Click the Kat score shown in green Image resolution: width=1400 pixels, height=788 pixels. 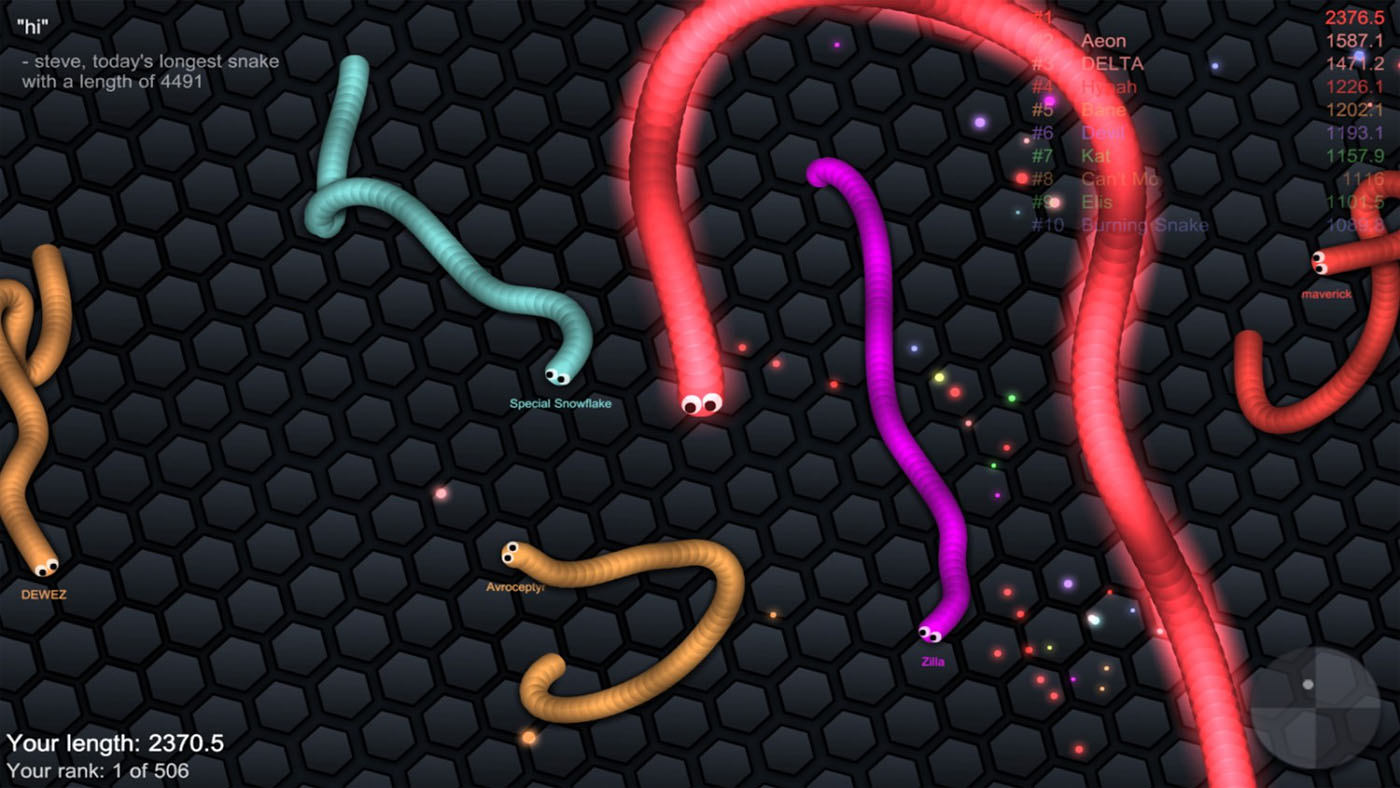coord(1359,156)
